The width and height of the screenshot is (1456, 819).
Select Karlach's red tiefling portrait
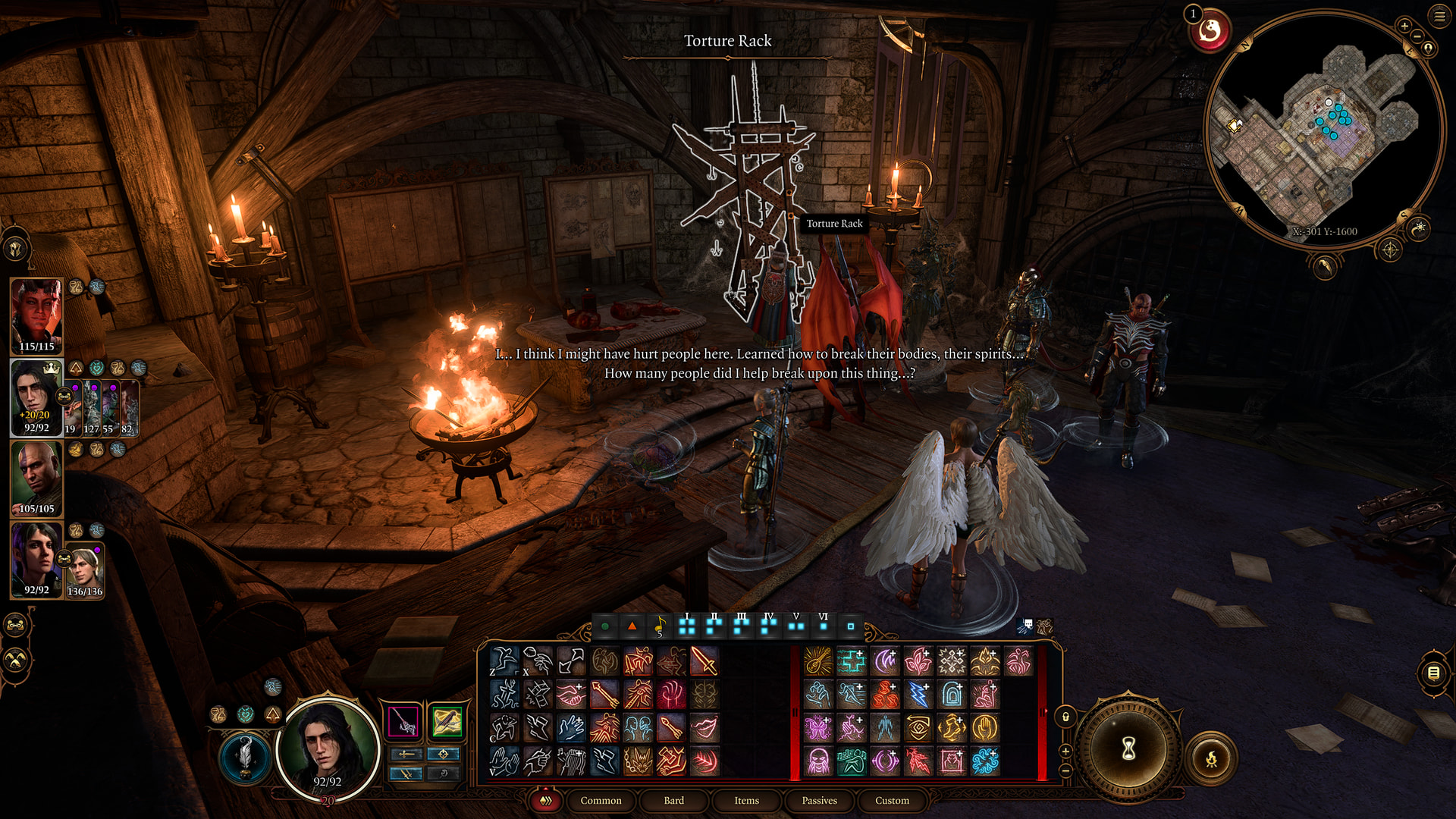coord(36,315)
